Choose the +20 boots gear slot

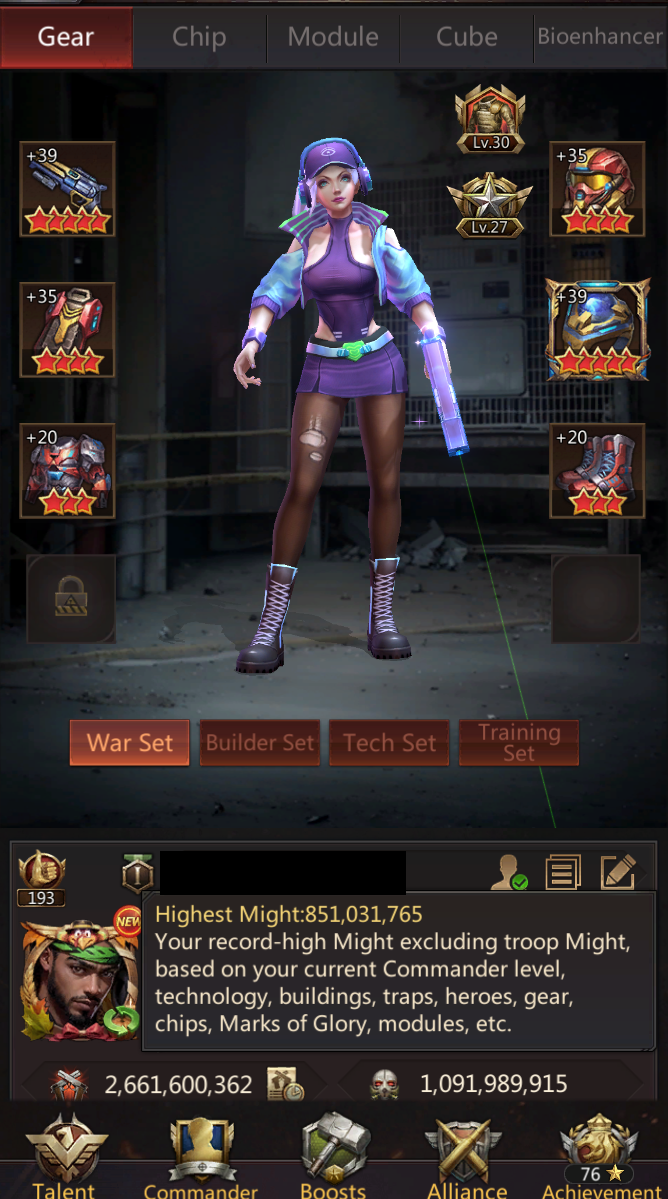597,470
